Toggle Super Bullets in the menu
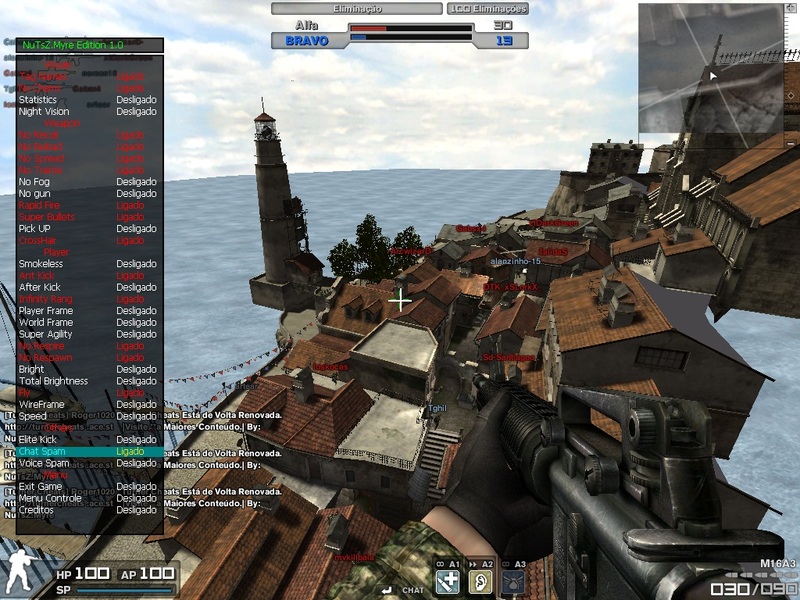Screen dimensions: 800x600 [x=43, y=217]
